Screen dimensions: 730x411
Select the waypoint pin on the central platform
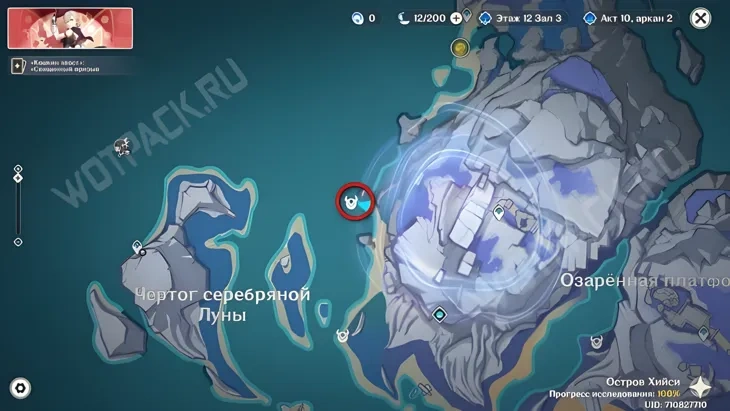click(500, 212)
